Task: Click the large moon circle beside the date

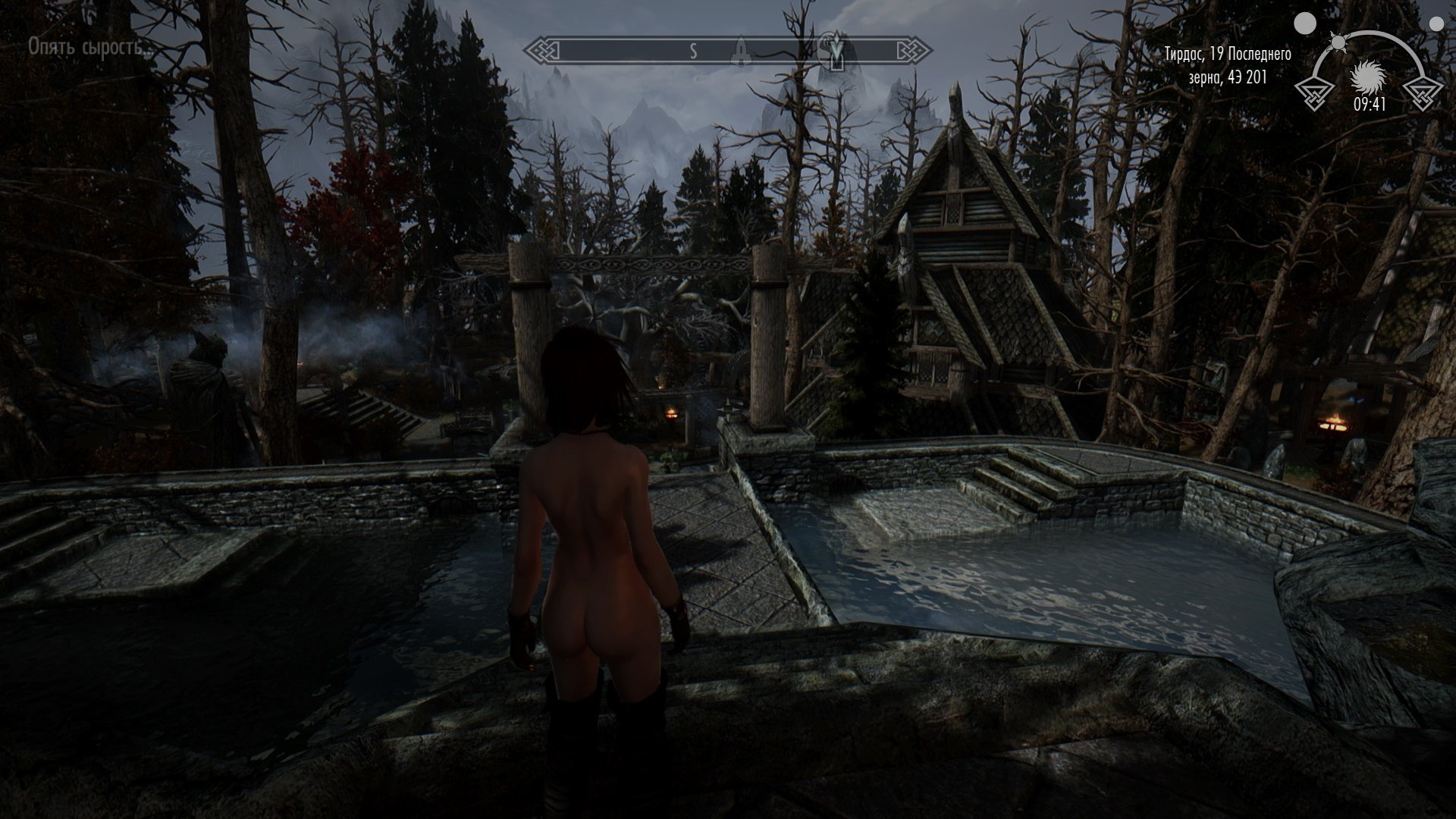Action: point(1305,24)
